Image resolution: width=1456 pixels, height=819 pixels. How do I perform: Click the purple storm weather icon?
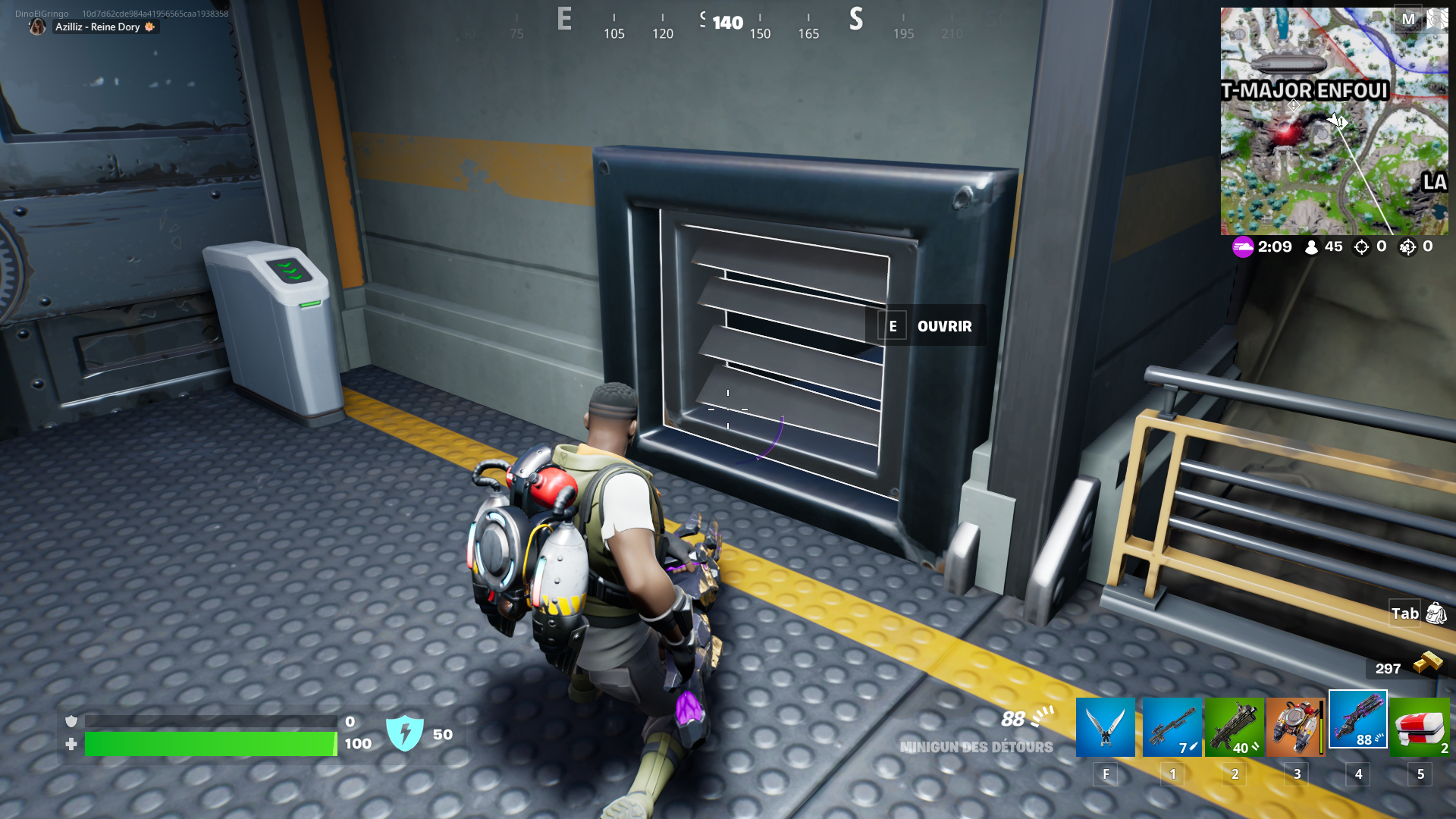tap(1243, 246)
